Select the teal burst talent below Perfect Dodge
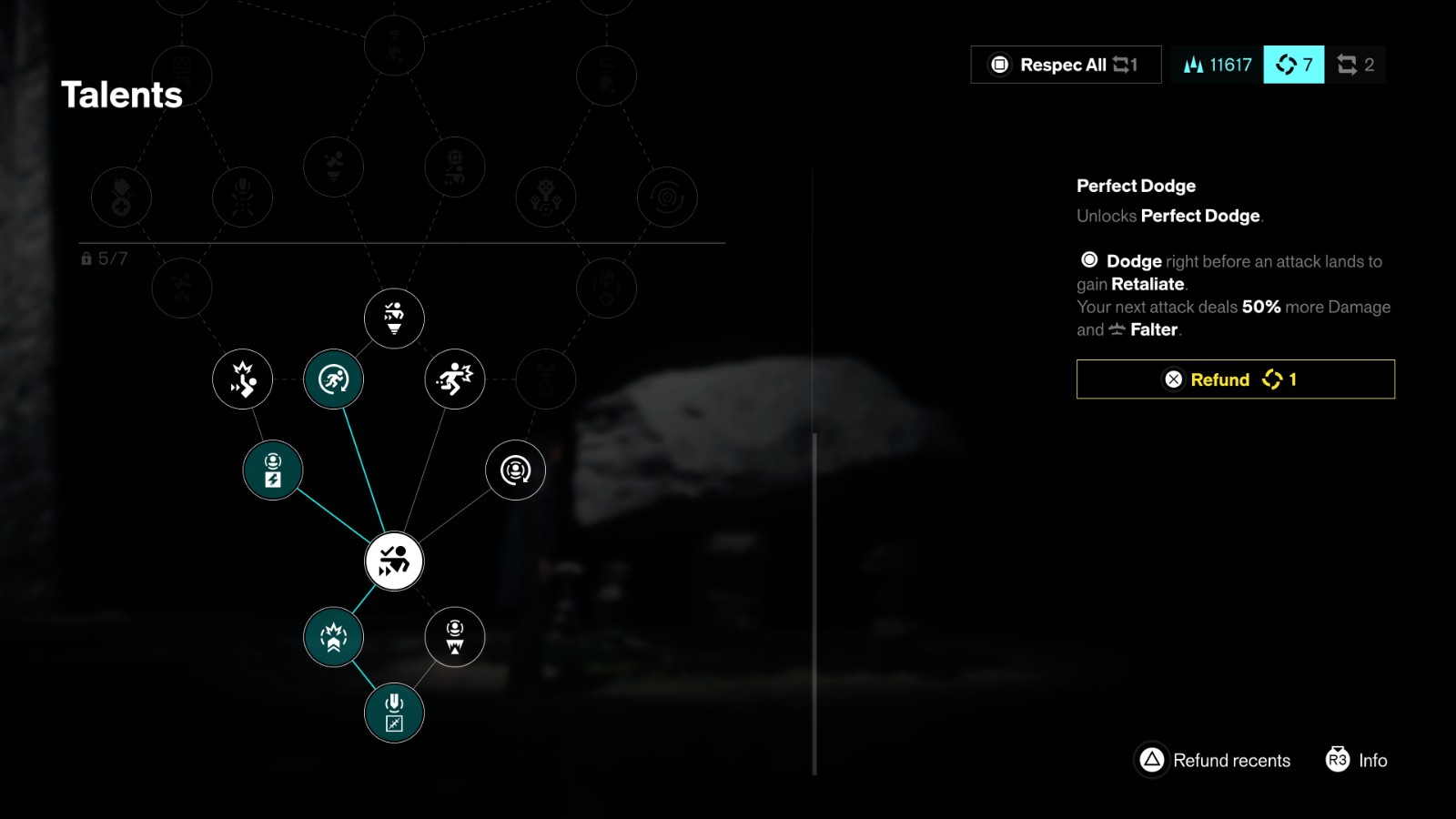Screen dimensions: 1456x819 334,638
